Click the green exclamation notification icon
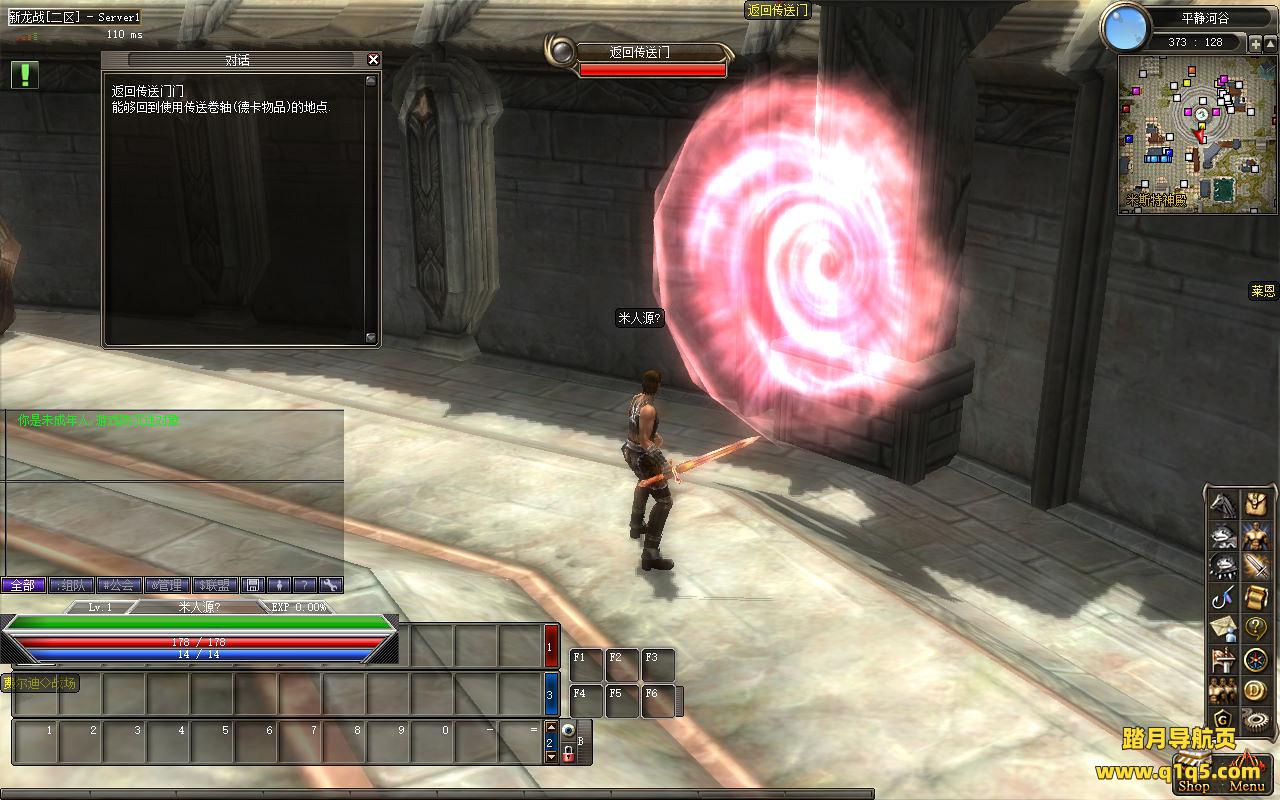The width and height of the screenshot is (1280, 800). coord(25,75)
